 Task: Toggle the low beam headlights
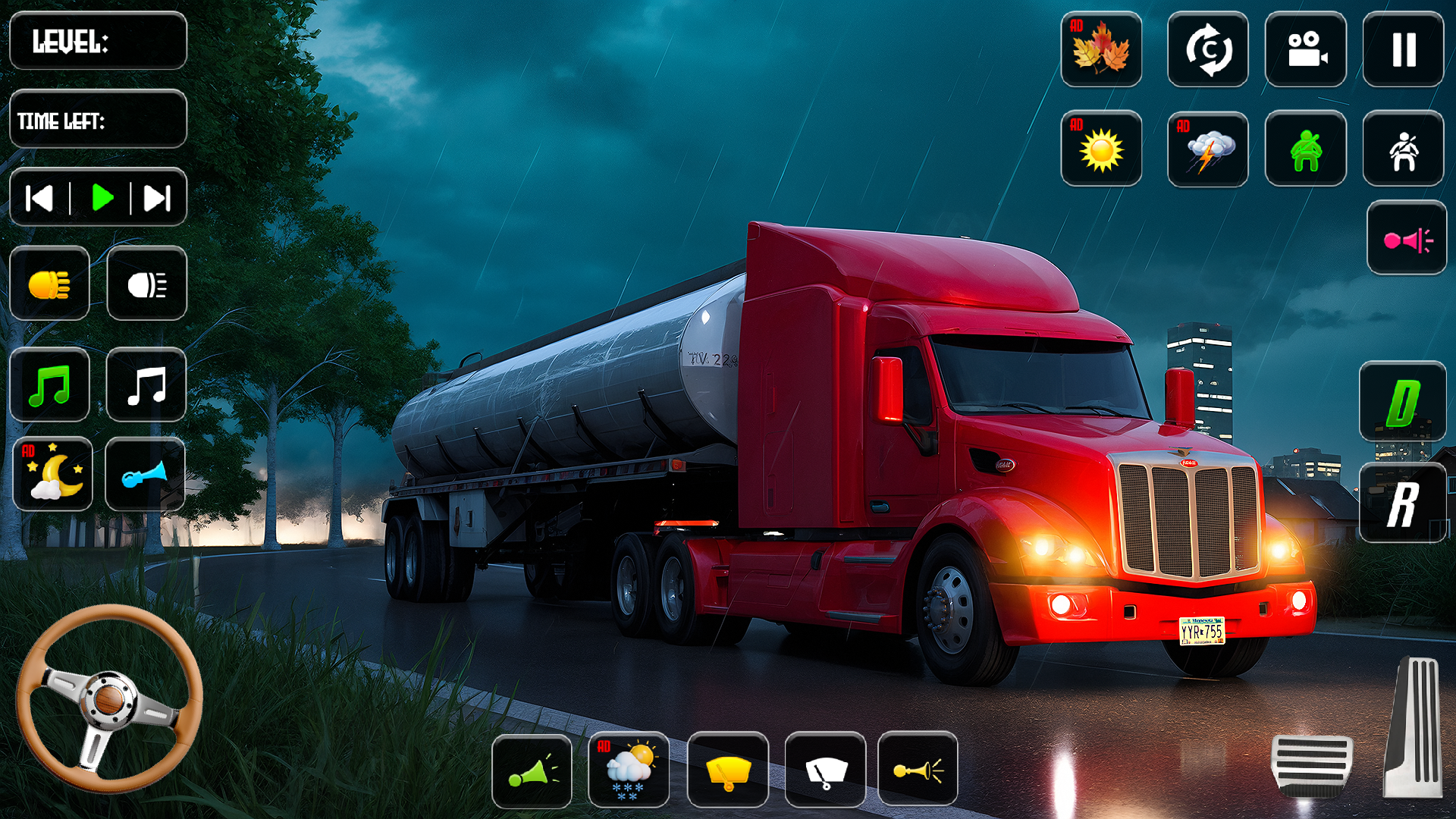[x=50, y=284]
